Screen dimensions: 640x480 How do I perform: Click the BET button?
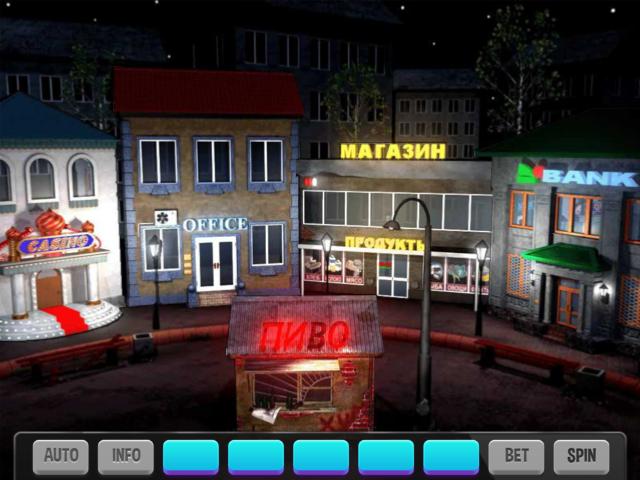[516, 456]
